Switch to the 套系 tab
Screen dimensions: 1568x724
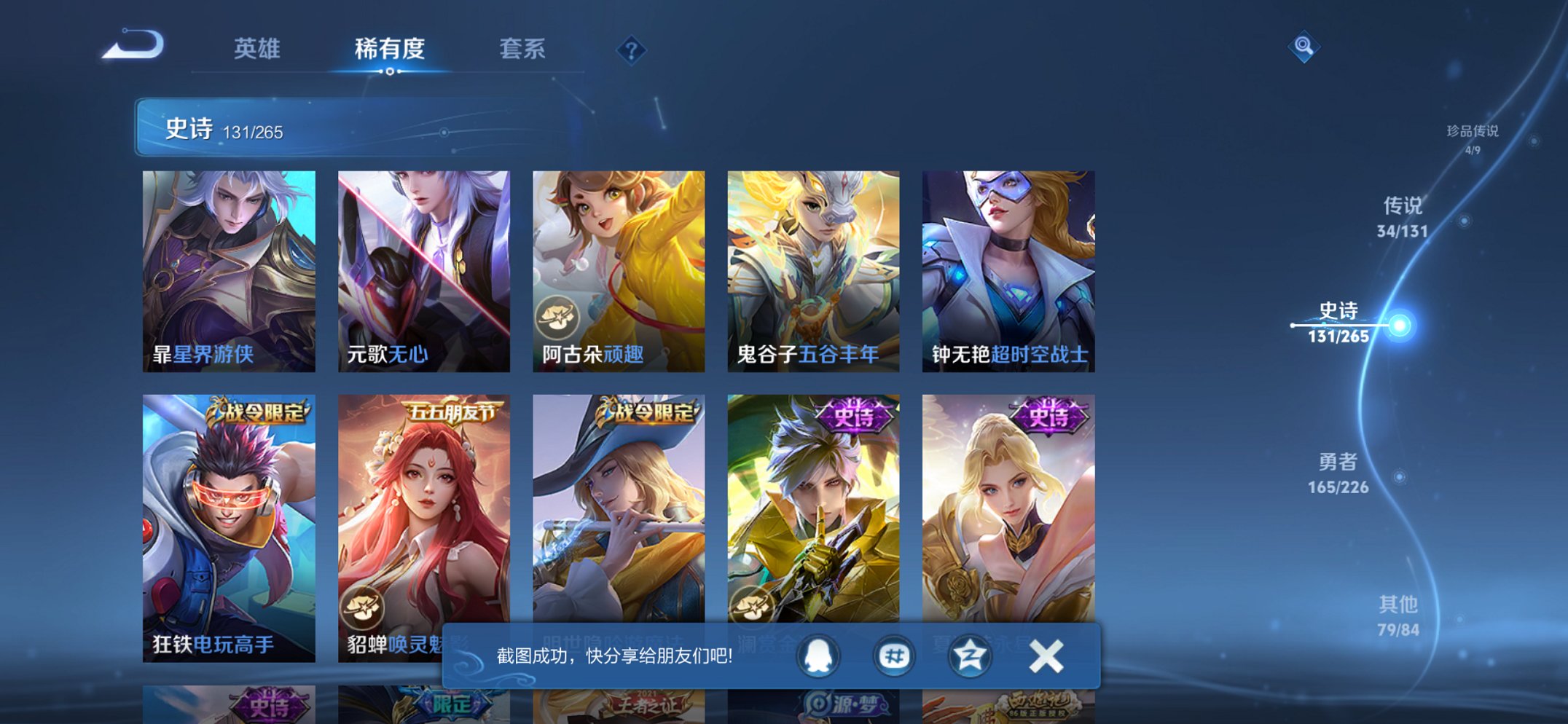(x=522, y=50)
